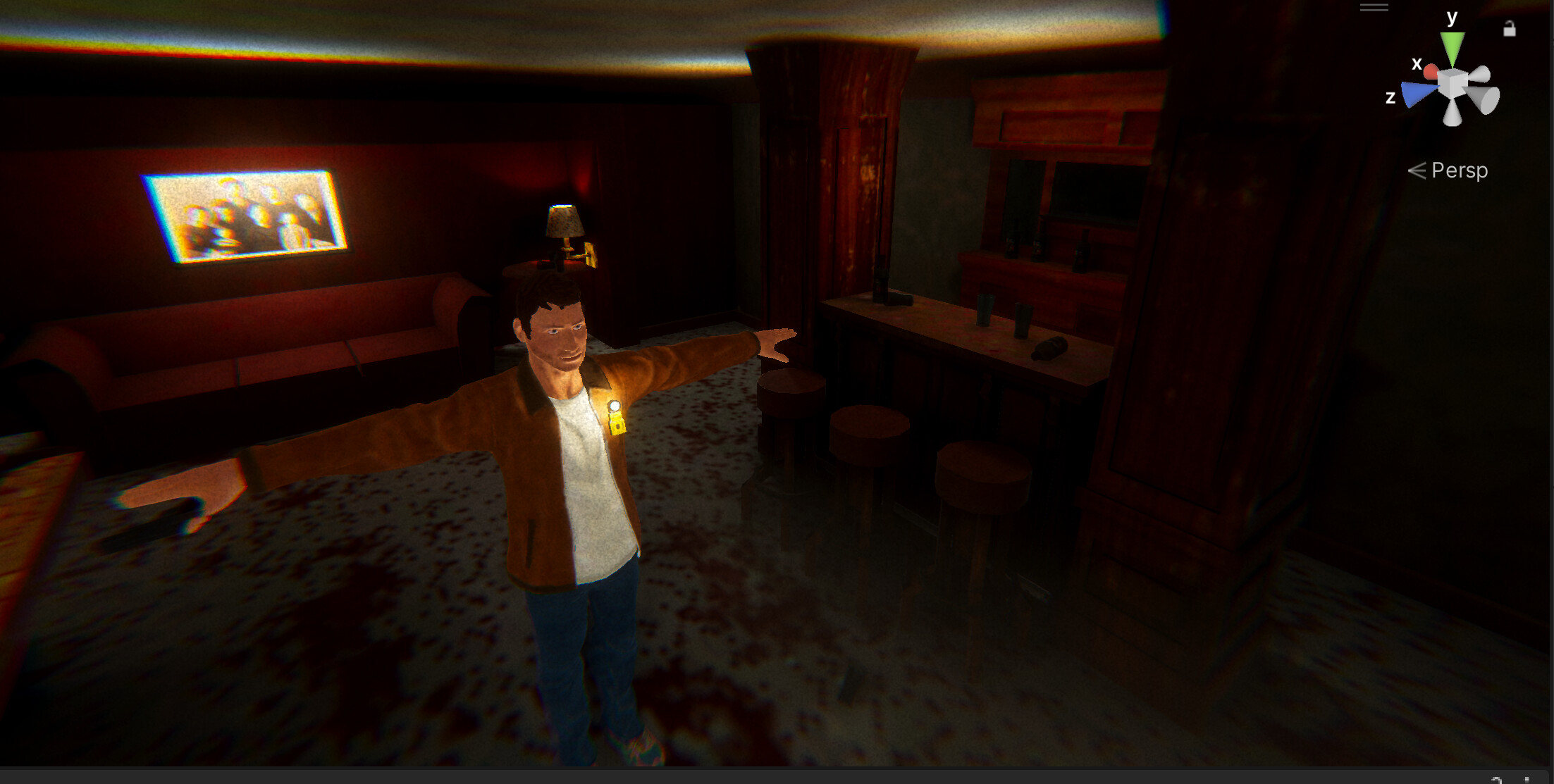Open the scene gizmo hamburger menu
The height and width of the screenshot is (784, 1554).
point(1373,6)
